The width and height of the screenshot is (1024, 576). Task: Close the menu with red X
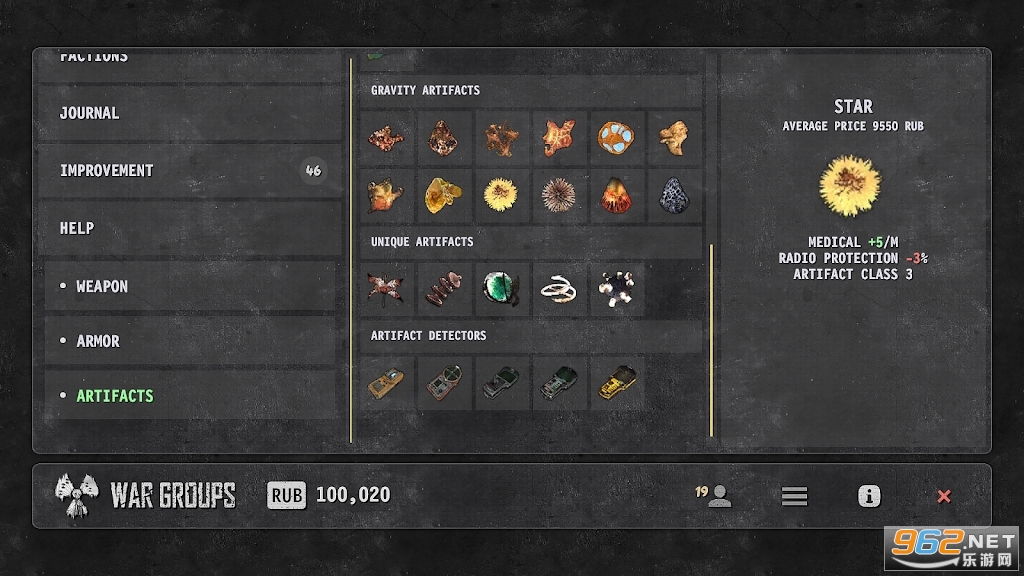tap(943, 496)
